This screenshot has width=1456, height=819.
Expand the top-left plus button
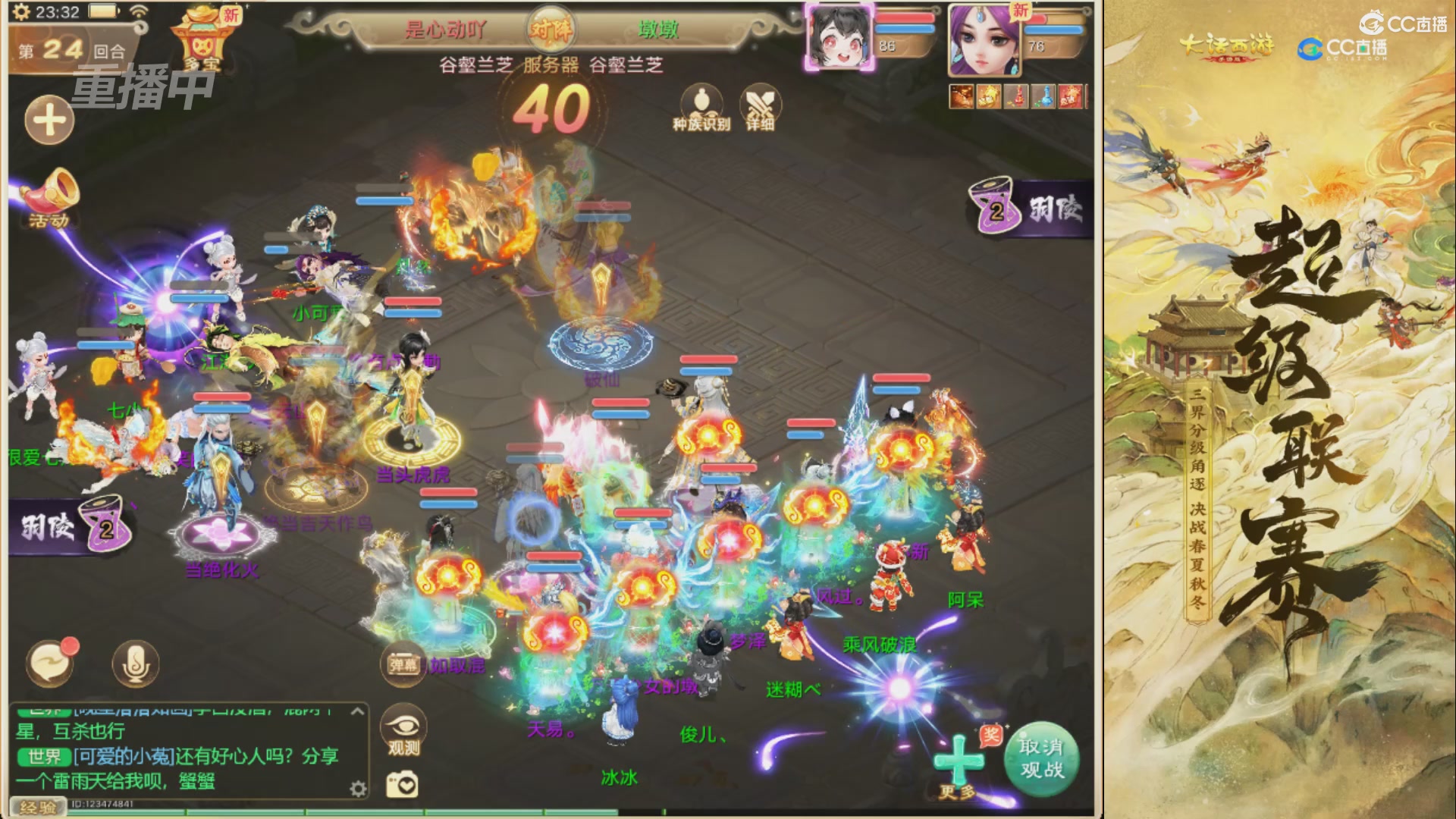click(48, 120)
